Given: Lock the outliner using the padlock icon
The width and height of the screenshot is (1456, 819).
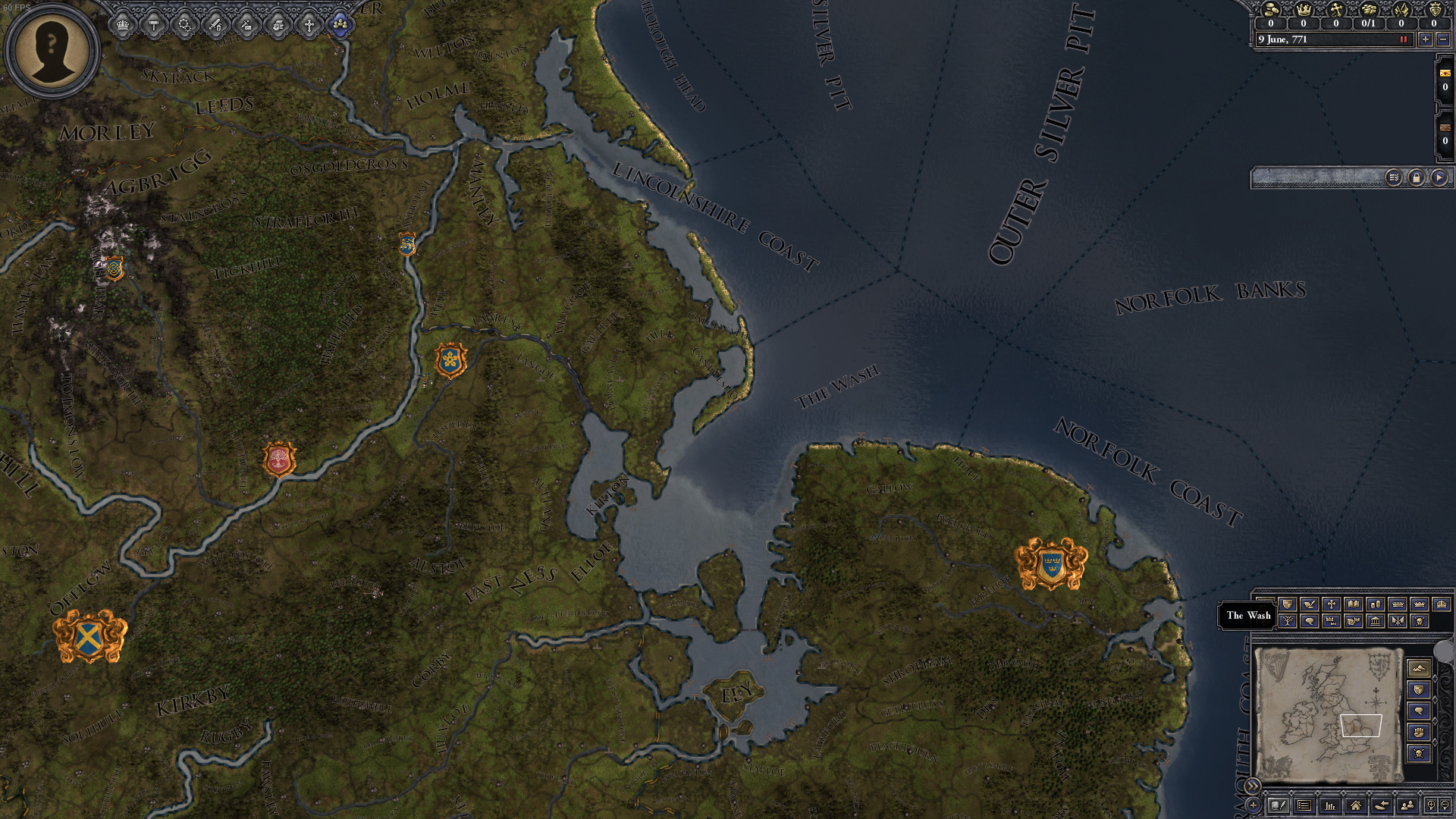Looking at the screenshot, I should [1416, 177].
